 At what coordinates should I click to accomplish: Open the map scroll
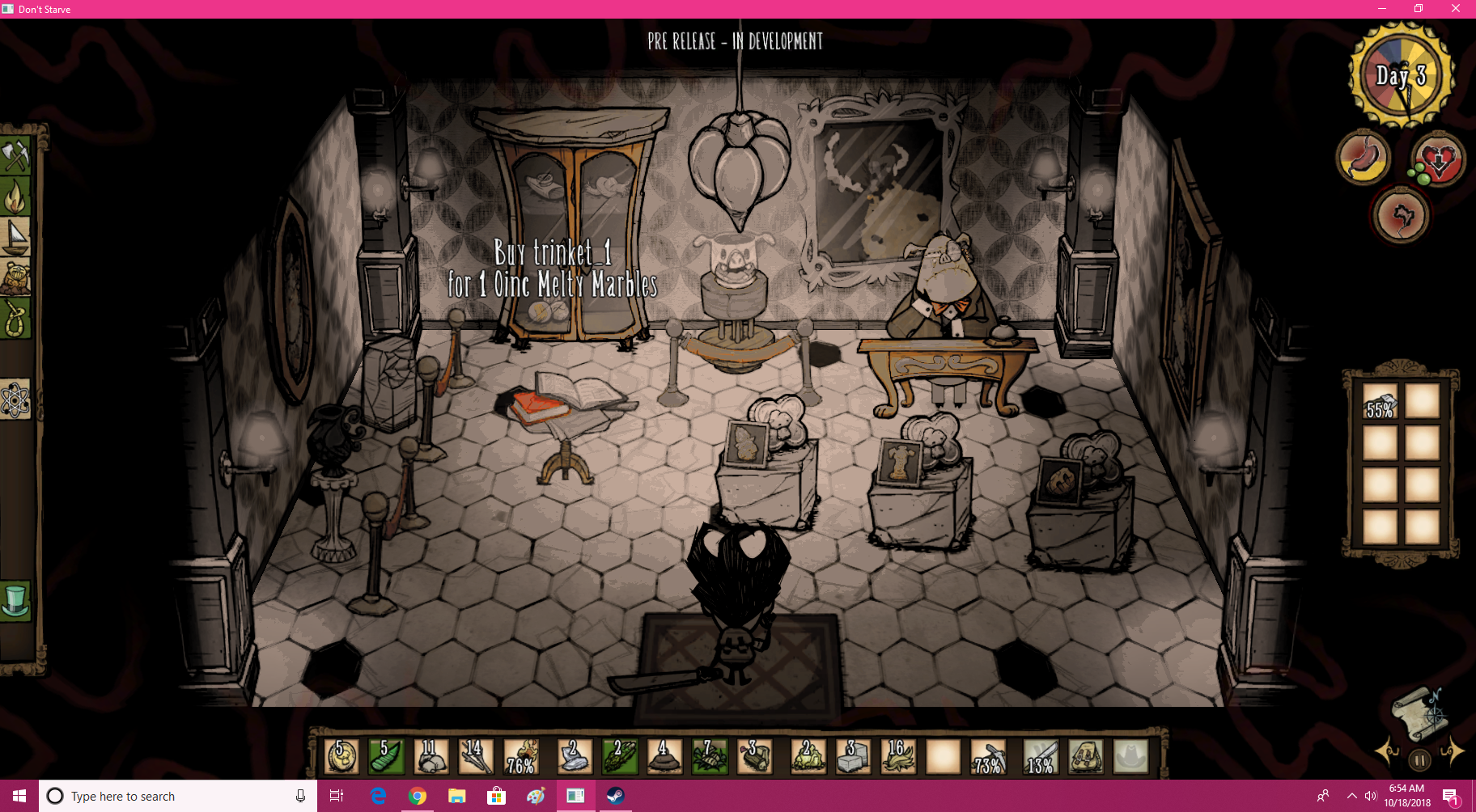[x=1417, y=713]
